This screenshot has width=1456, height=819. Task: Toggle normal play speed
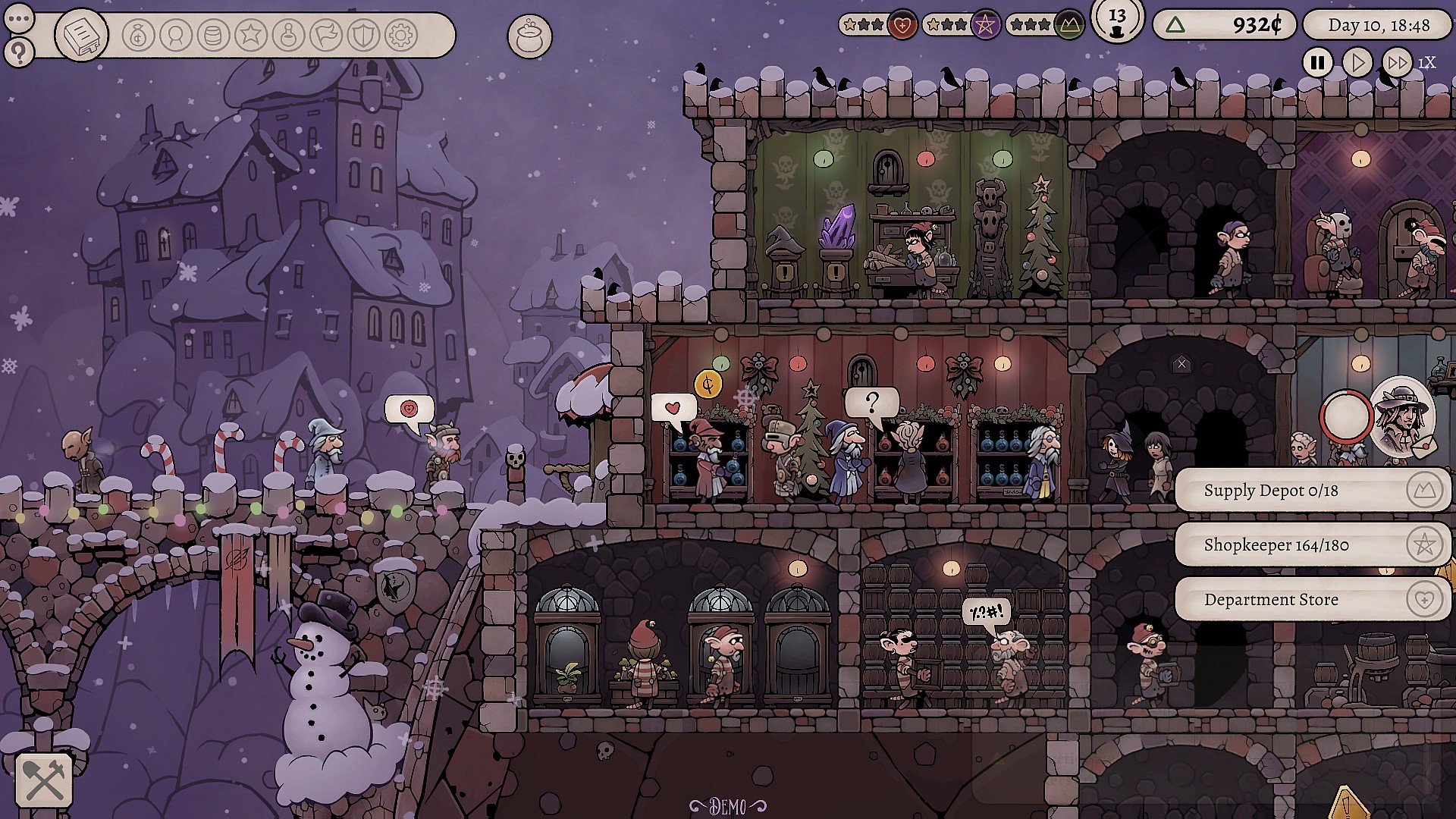coord(1357,63)
